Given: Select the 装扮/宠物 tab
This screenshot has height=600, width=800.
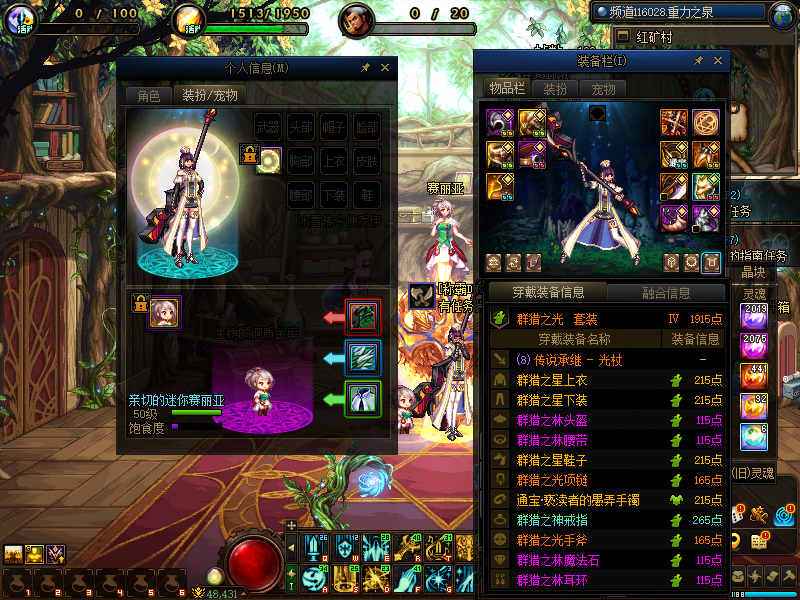Looking at the screenshot, I should (x=209, y=96).
